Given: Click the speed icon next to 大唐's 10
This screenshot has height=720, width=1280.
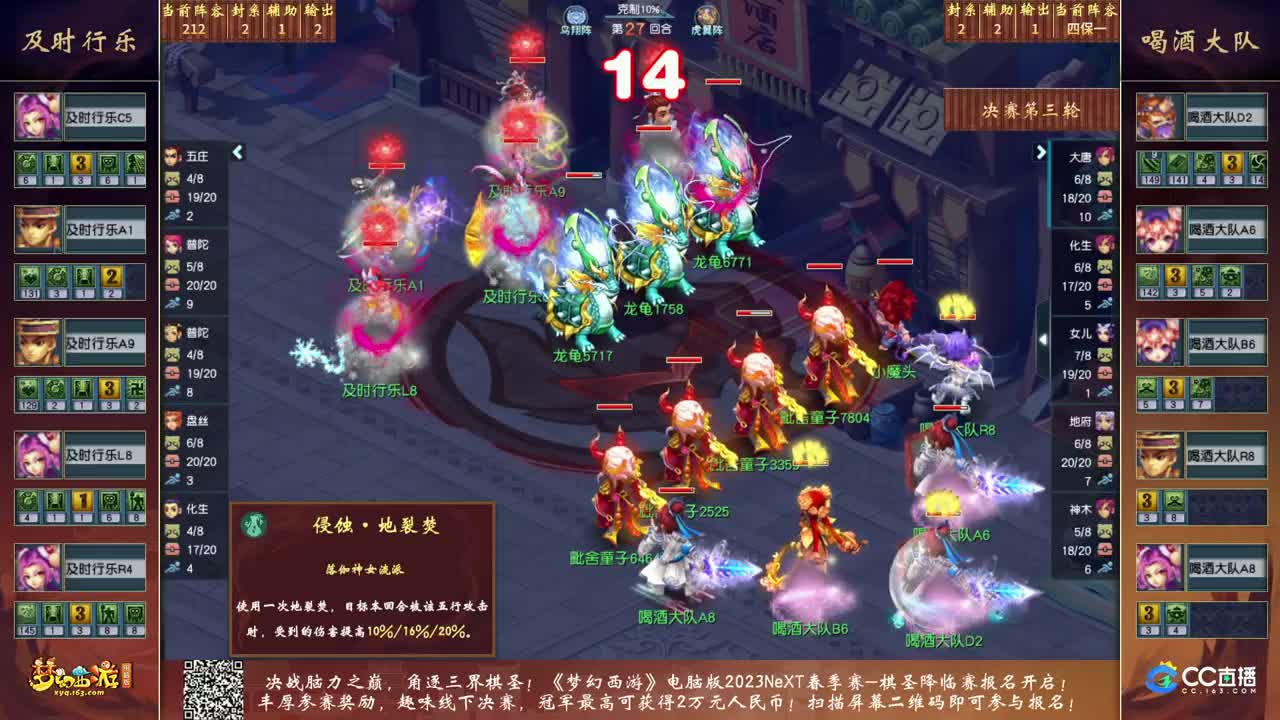Looking at the screenshot, I should (1103, 216).
